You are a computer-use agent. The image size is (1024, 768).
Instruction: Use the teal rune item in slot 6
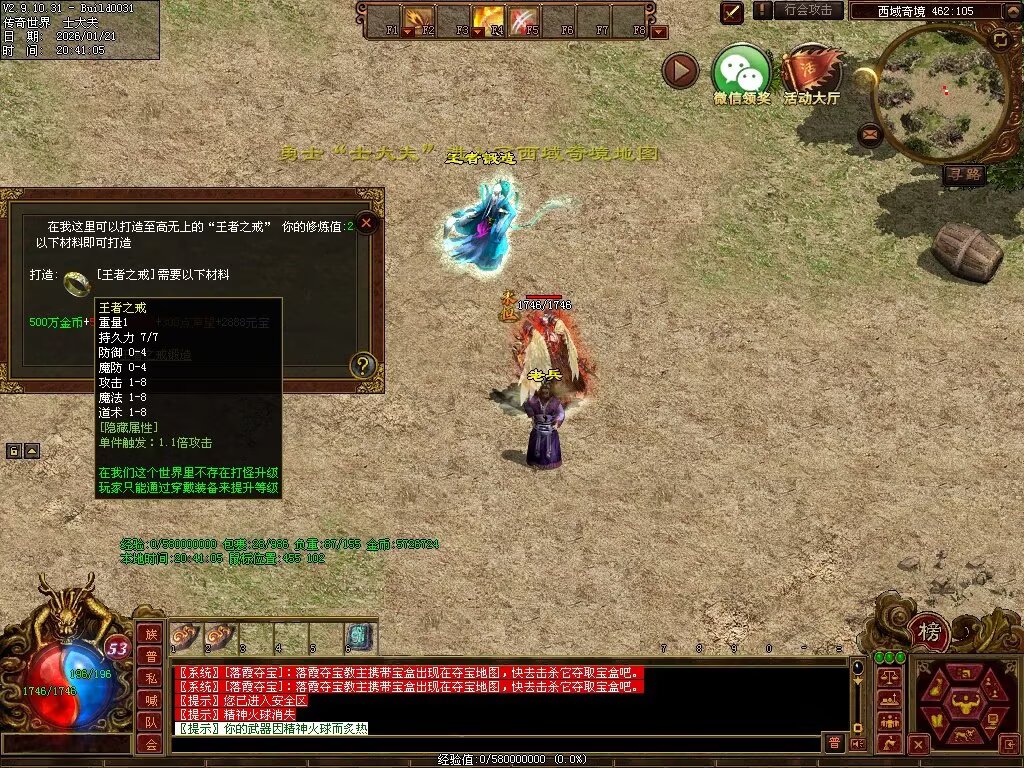point(359,635)
